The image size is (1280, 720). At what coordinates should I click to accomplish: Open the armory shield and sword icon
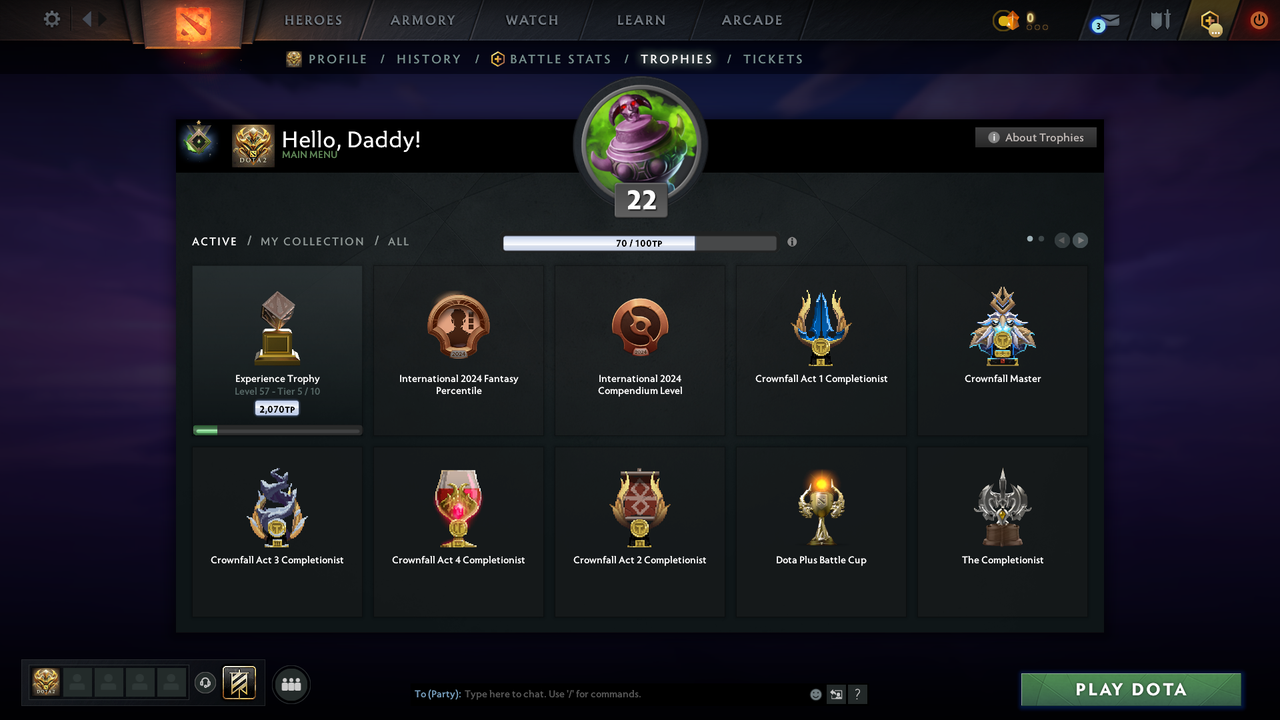(x=1158, y=20)
